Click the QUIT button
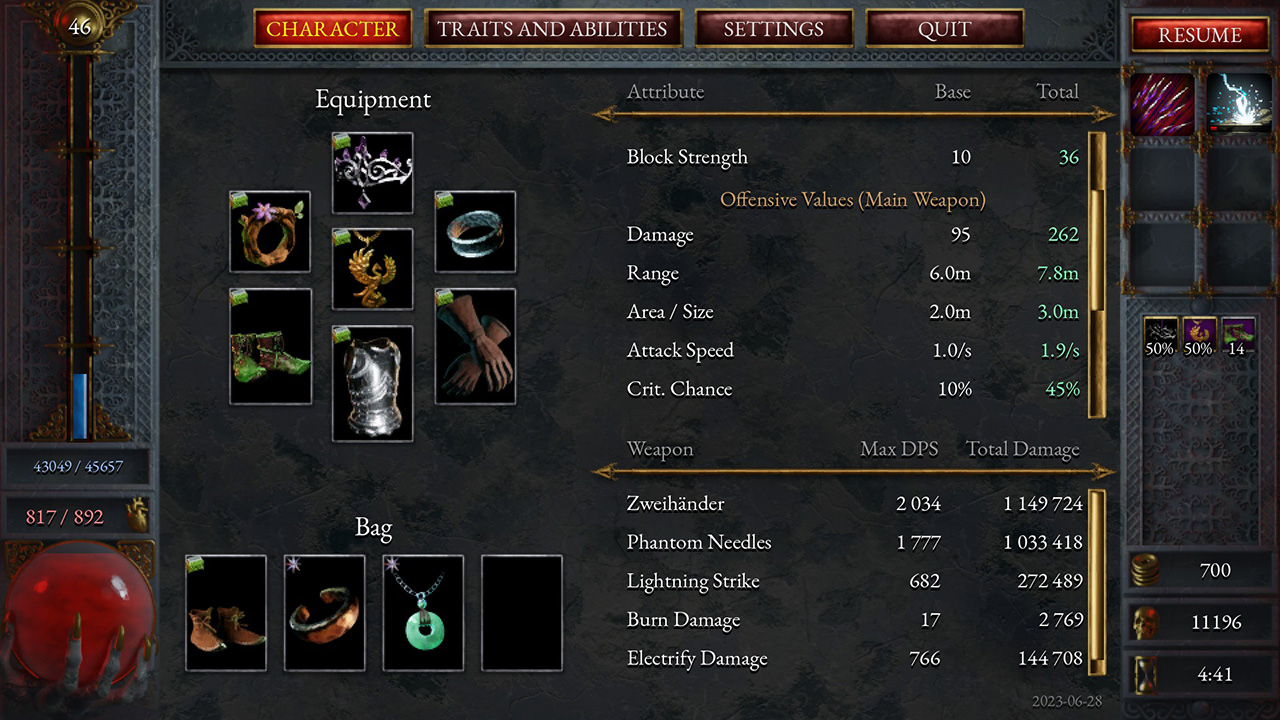This screenshot has height=720, width=1280. click(944, 29)
